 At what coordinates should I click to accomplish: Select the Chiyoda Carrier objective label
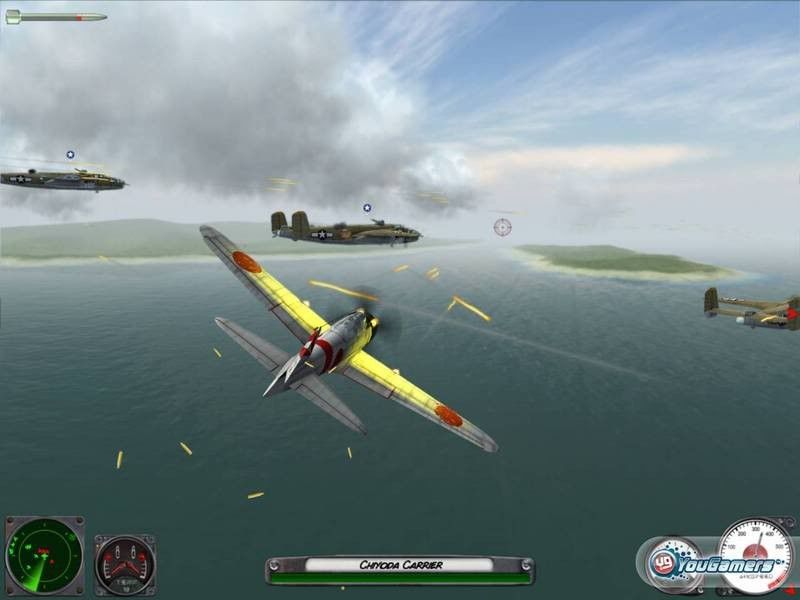(x=400, y=565)
